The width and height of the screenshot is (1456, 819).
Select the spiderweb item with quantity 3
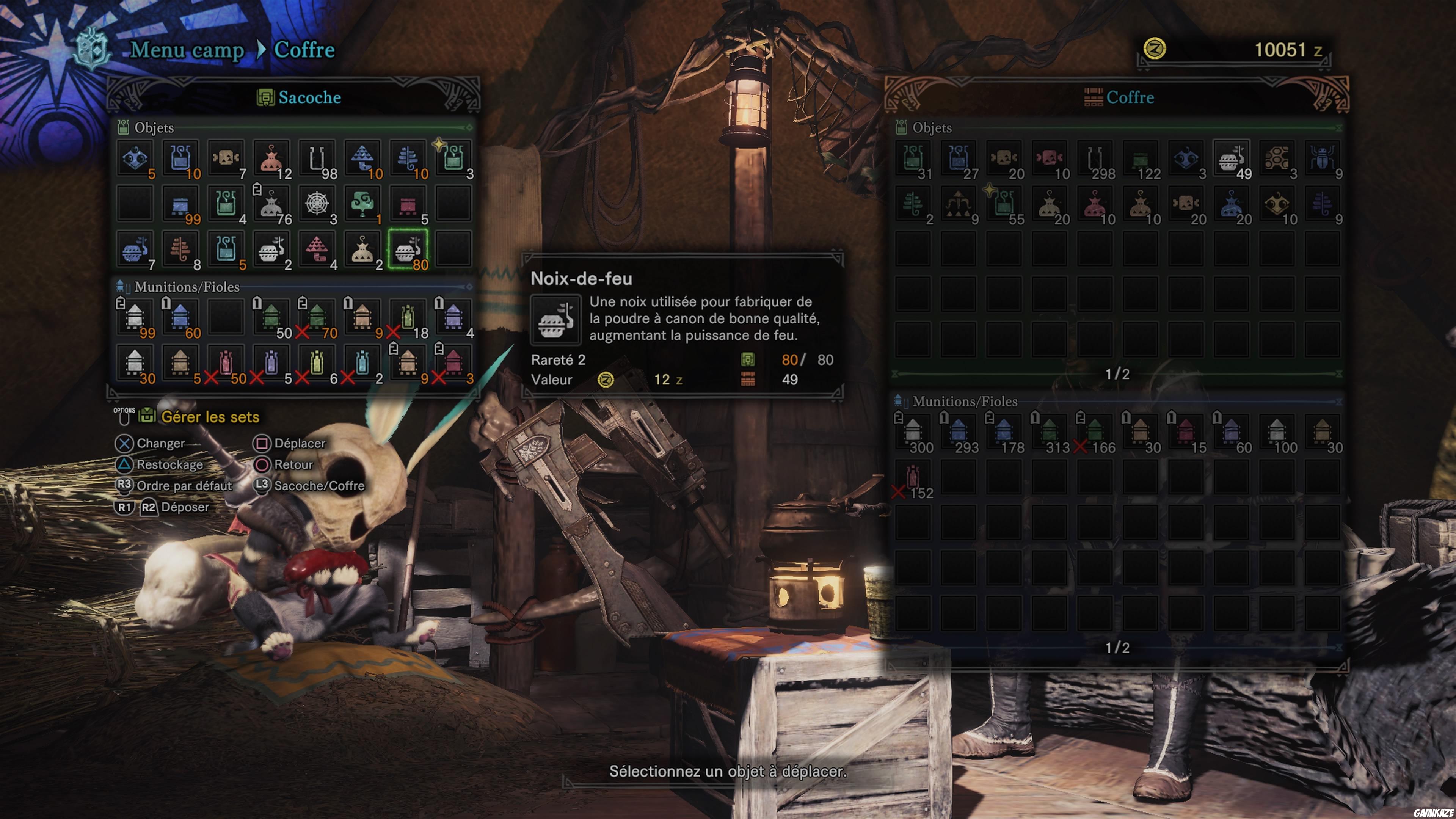pyautogui.click(x=318, y=204)
